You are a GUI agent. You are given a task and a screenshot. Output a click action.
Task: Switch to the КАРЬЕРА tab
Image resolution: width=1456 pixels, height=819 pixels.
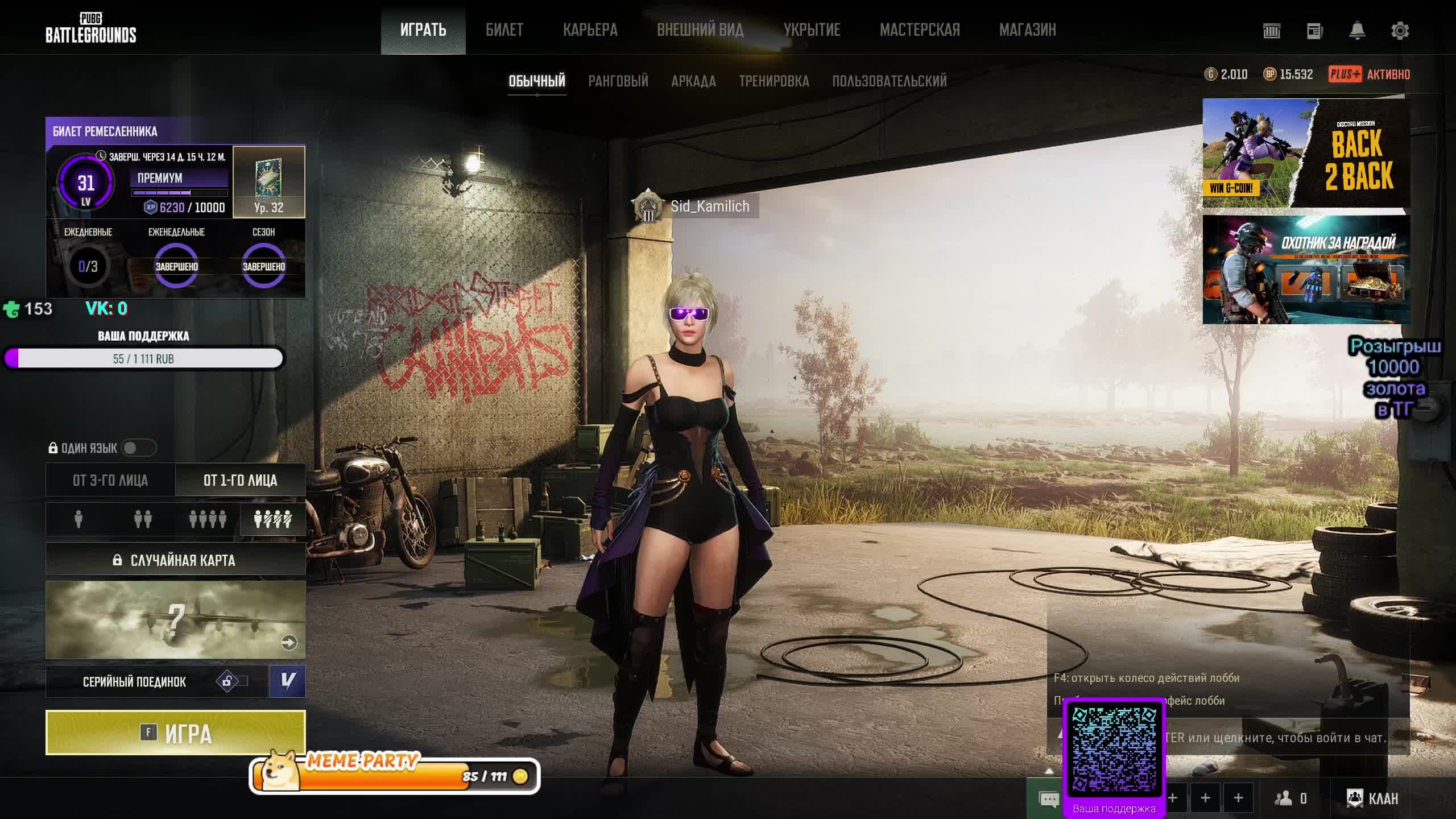point(590,30)
